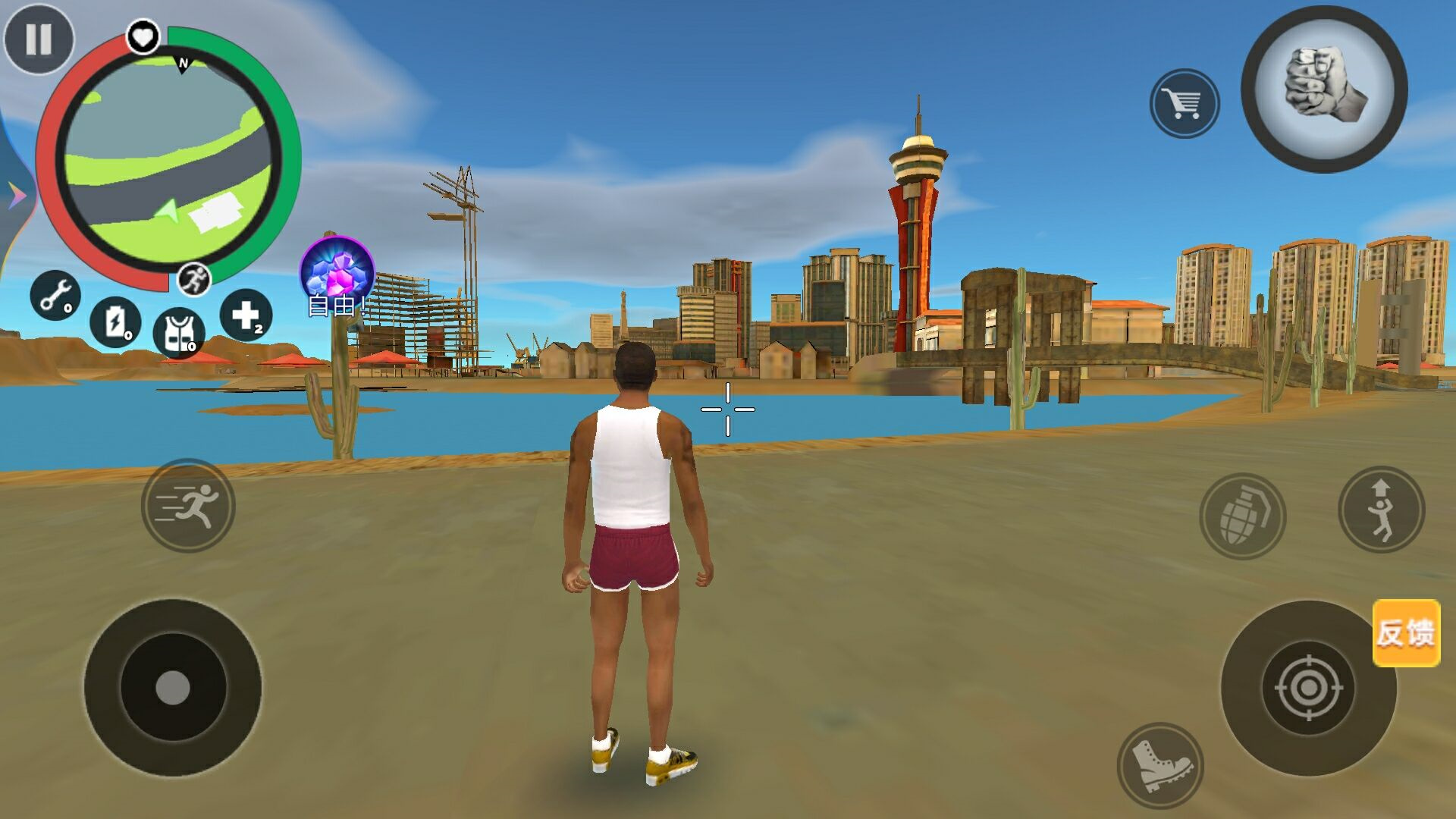Image resolution: width=1456 pixels, height=819 pixels.
Task: Equip the body armor vest
Action: pos(178,334)
